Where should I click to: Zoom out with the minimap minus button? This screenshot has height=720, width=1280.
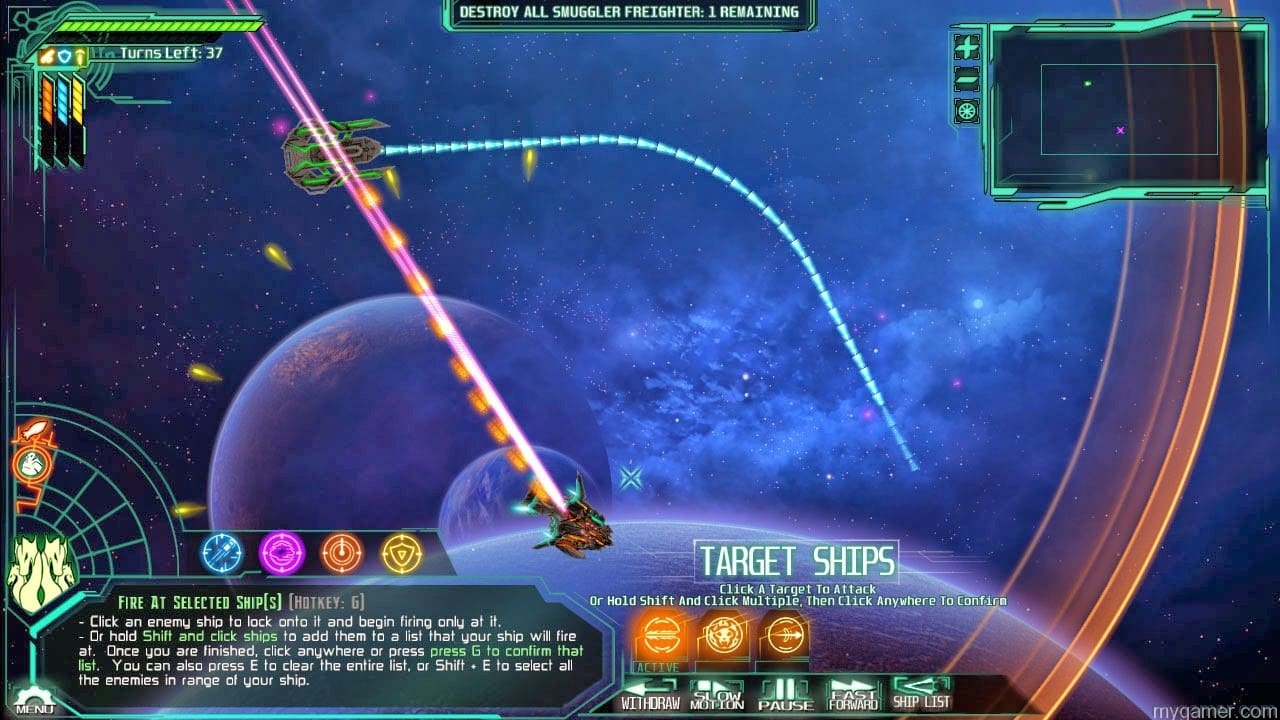(967, 79)
